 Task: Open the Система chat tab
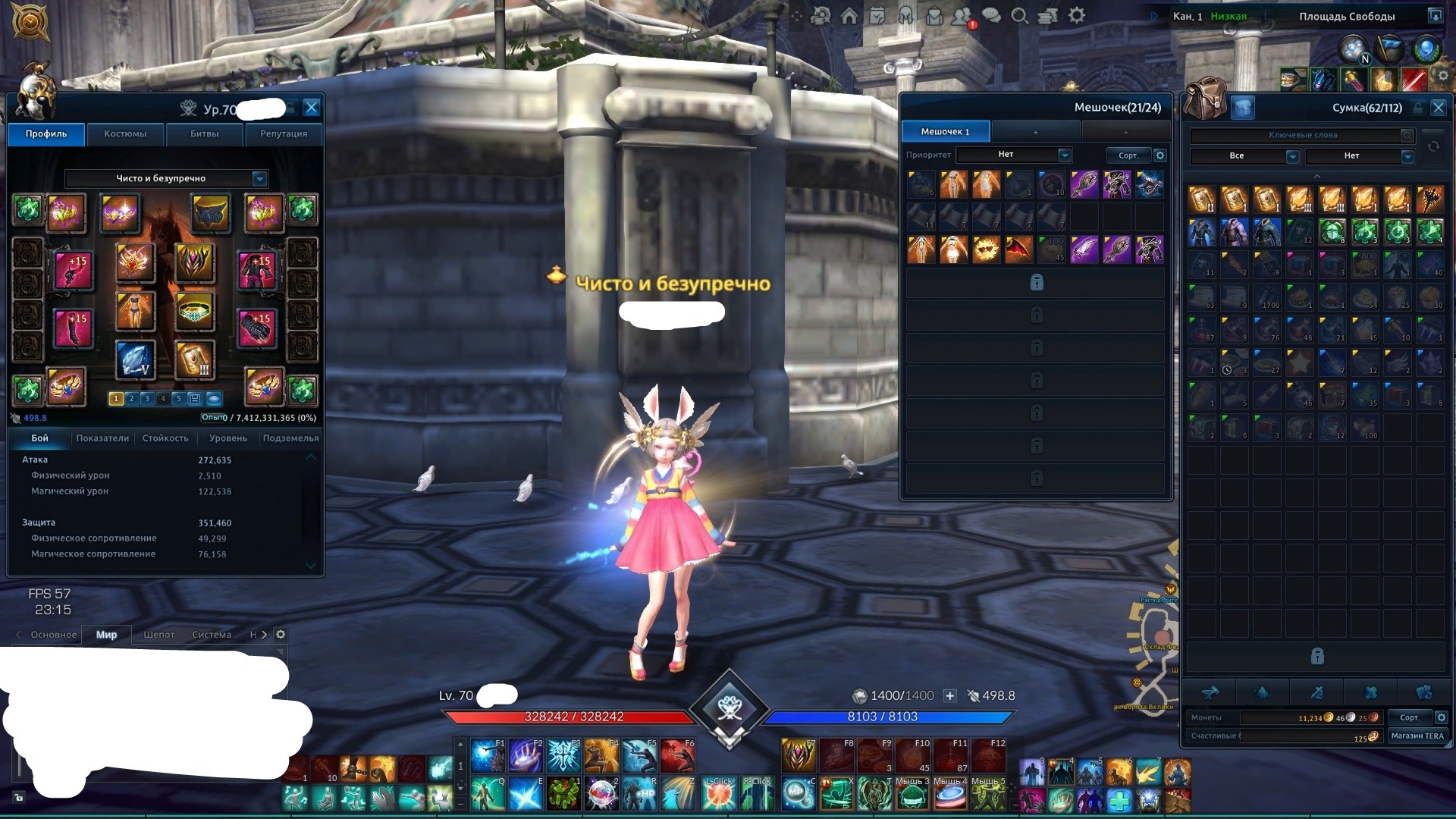[x=212, y=635]
